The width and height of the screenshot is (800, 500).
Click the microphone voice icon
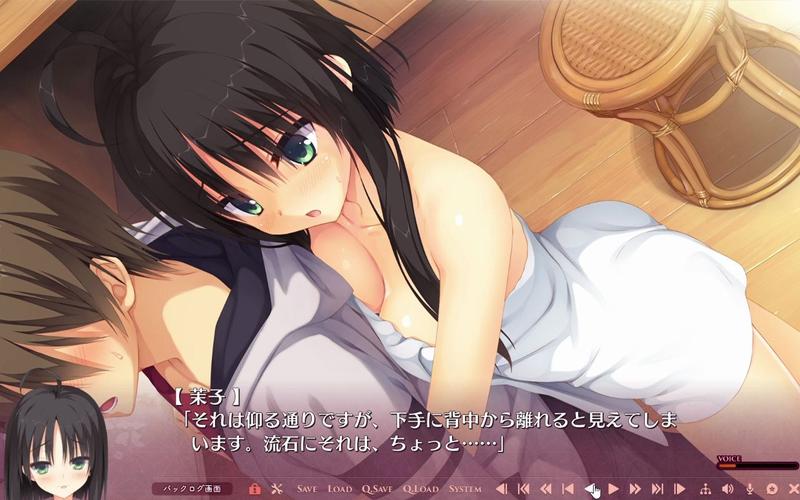(748, 489)
